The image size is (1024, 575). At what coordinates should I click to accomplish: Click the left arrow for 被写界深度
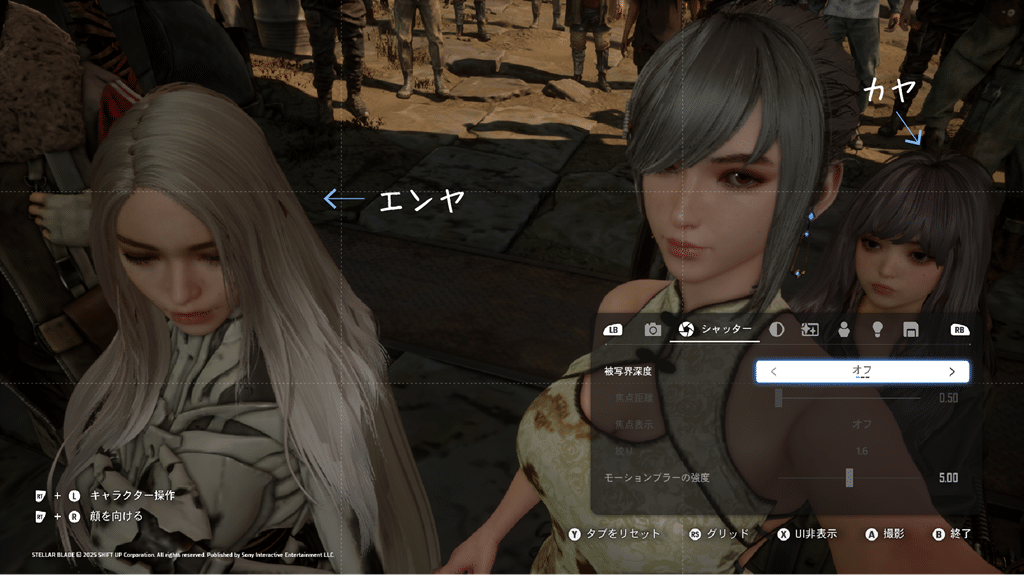click(774, 372)
